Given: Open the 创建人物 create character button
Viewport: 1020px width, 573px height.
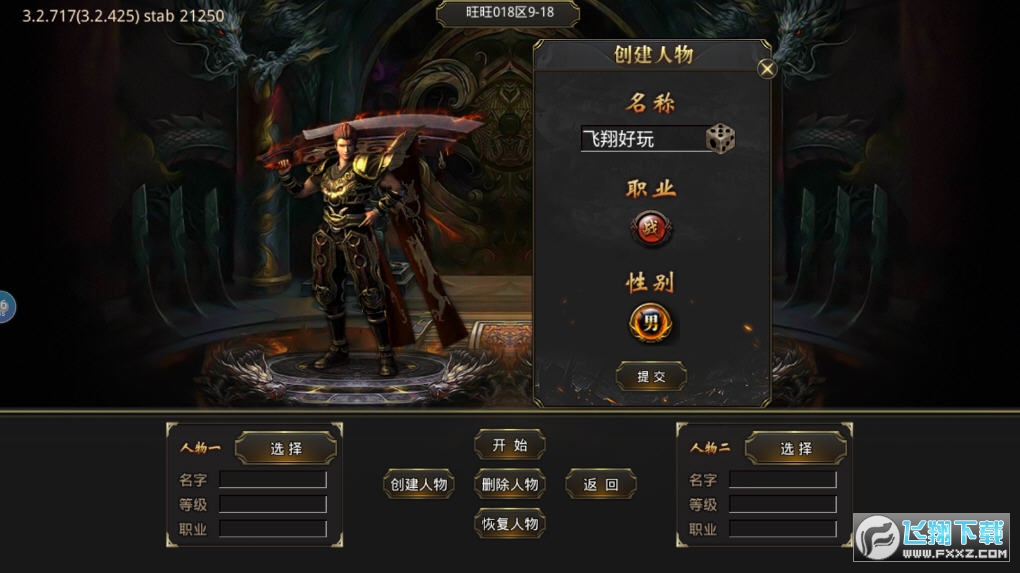Looking at the screenshot, I should pyautogui.click(x=419, y=484).
